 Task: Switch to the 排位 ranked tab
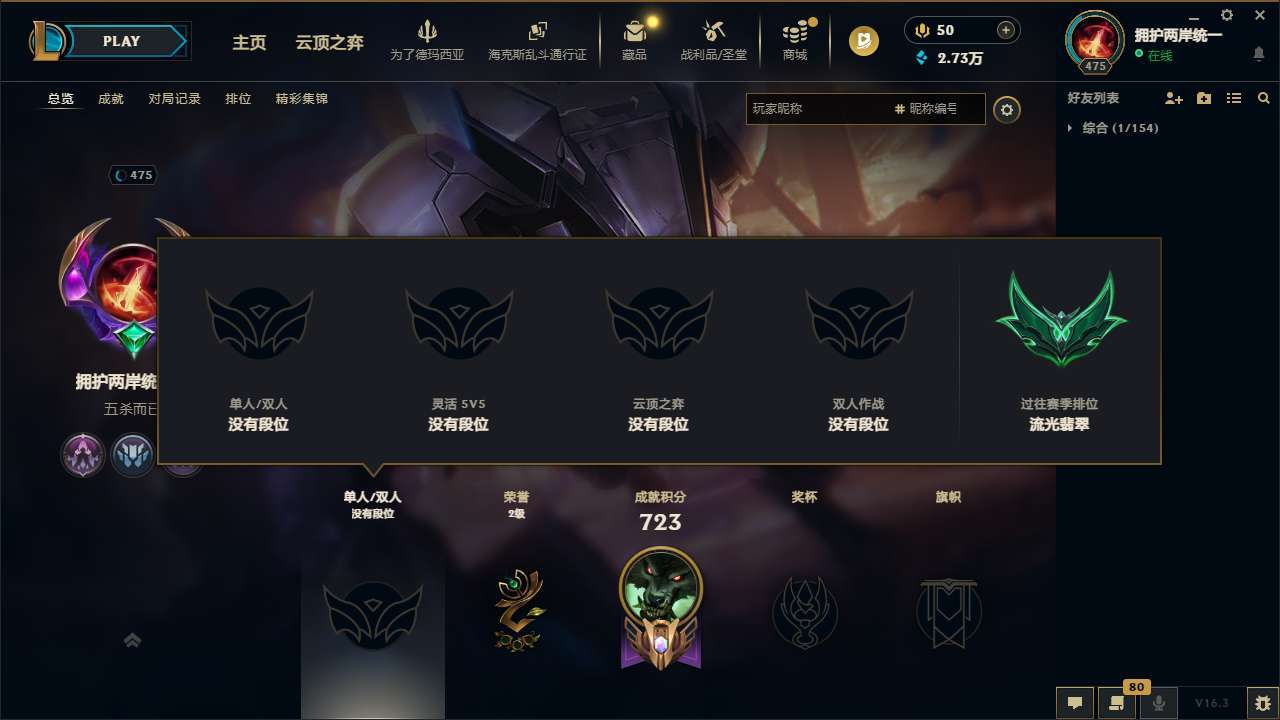click(x=238, y=99)
